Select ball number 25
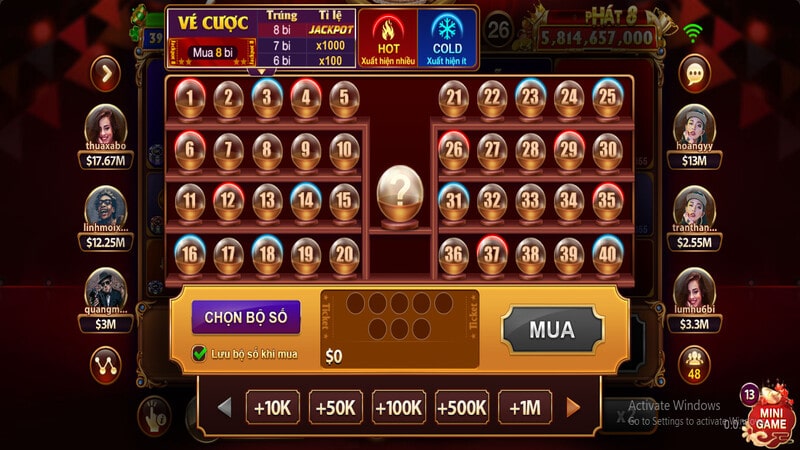 click(x=606, y=98)
